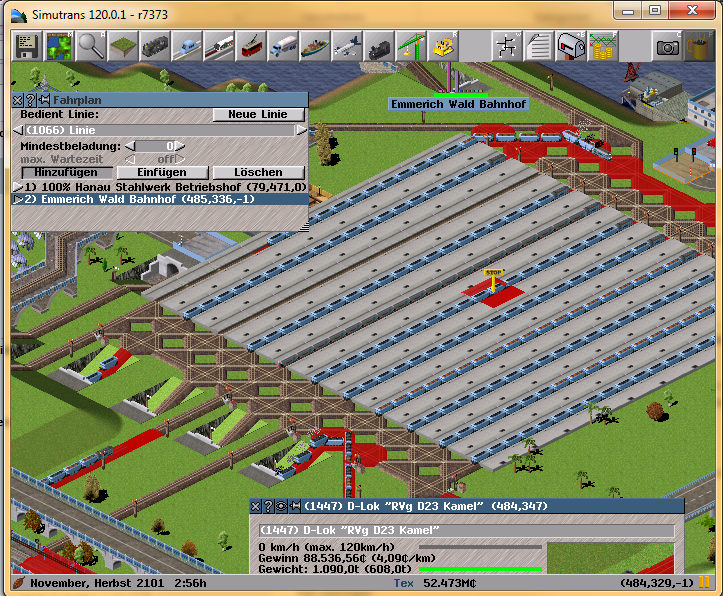Open help for the Fahrplan window
723x596 pixels.
30,100
